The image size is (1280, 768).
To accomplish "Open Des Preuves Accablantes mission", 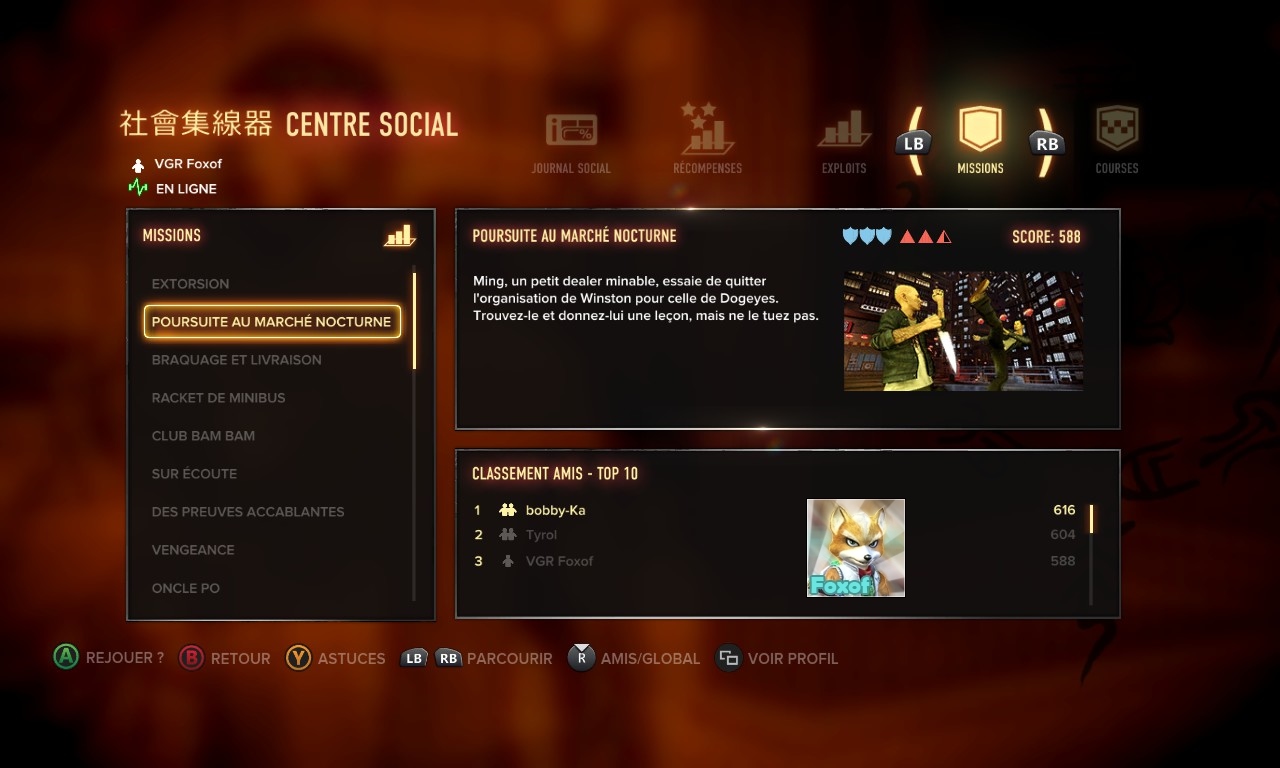I will click(247, 512).
